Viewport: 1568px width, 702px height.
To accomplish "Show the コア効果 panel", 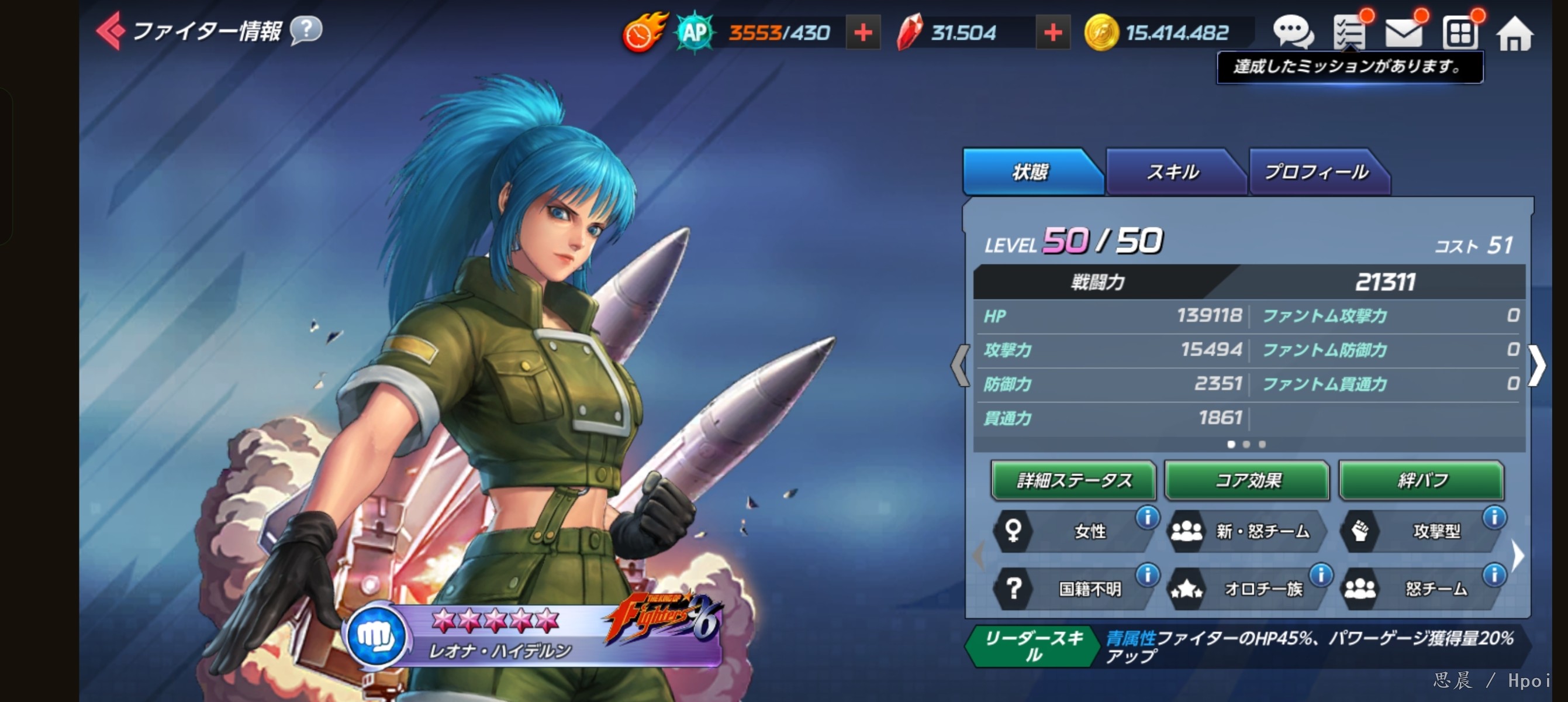I will point(1247,480).
